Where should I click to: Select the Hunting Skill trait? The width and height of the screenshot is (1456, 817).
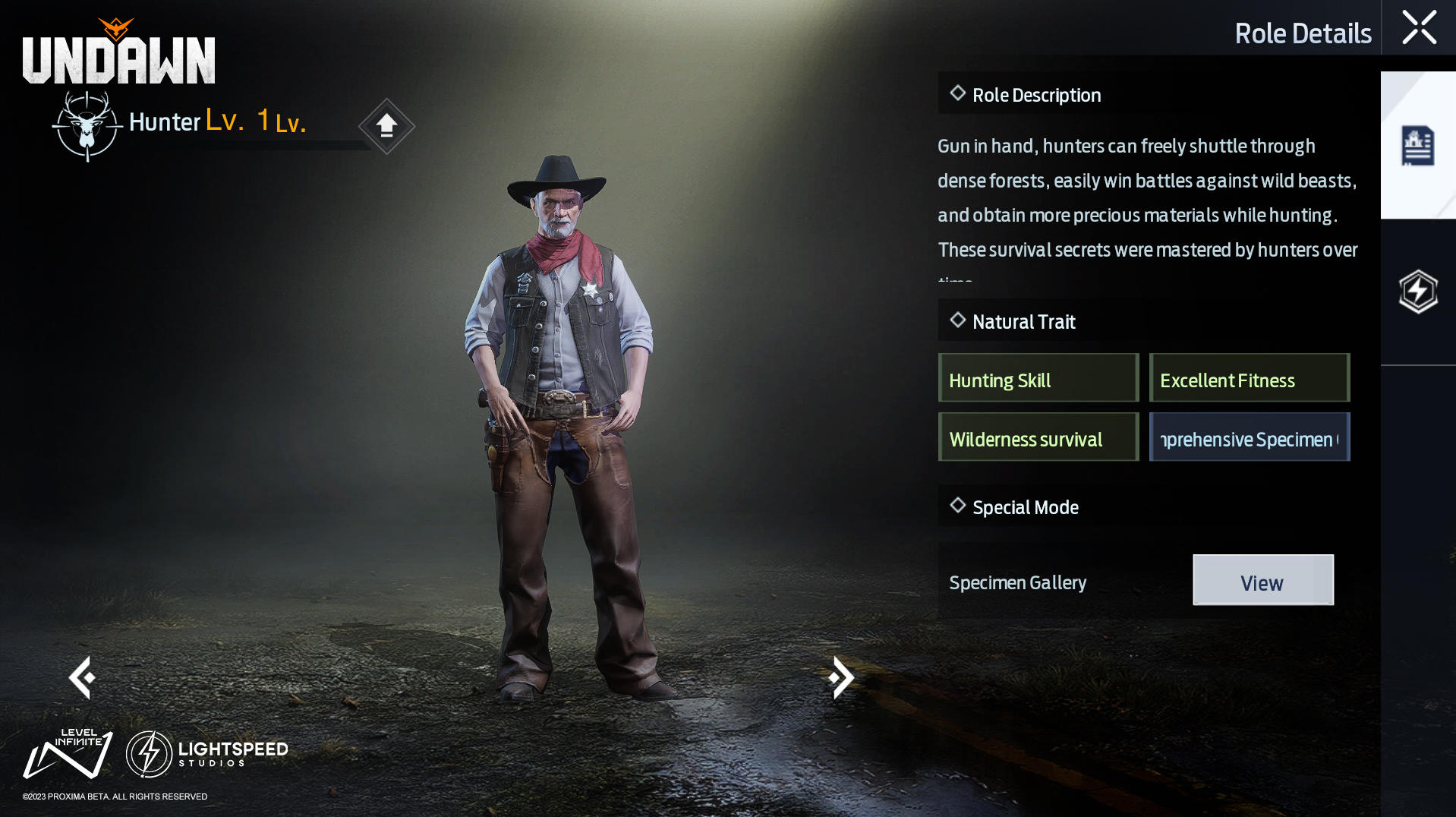coord(1038,378)
